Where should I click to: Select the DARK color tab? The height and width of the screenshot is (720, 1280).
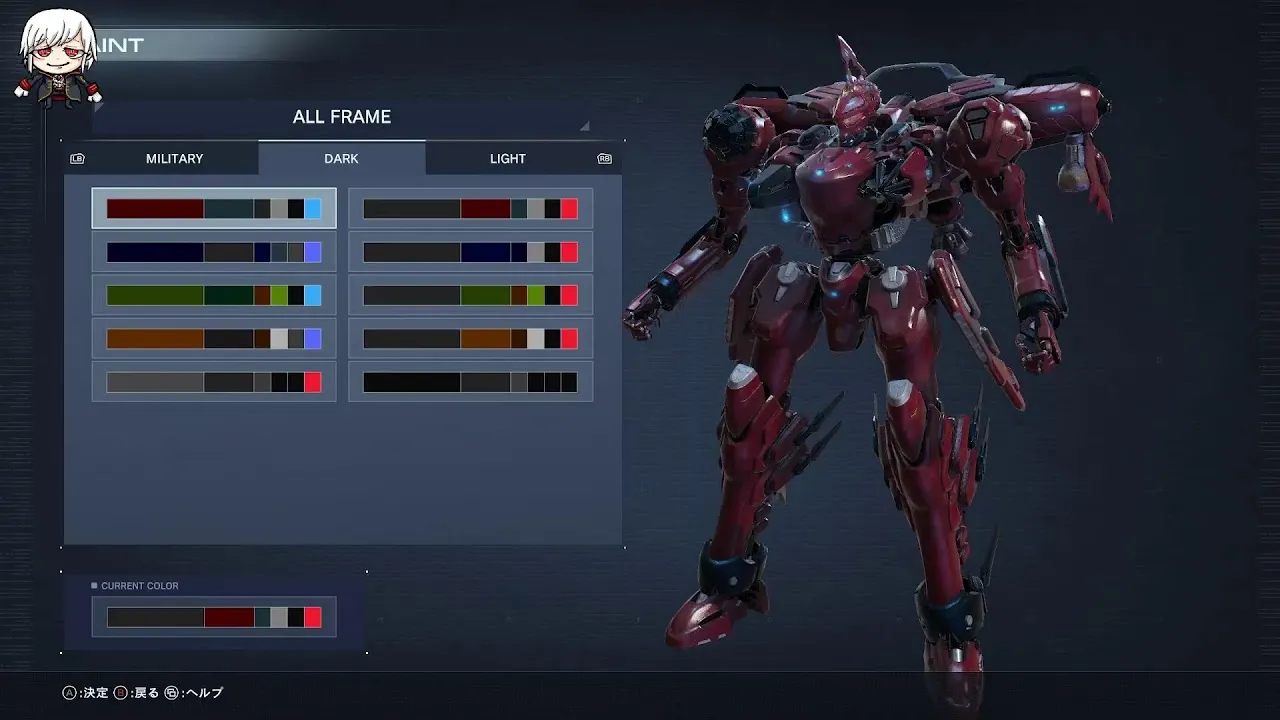(x=341, y=159)
